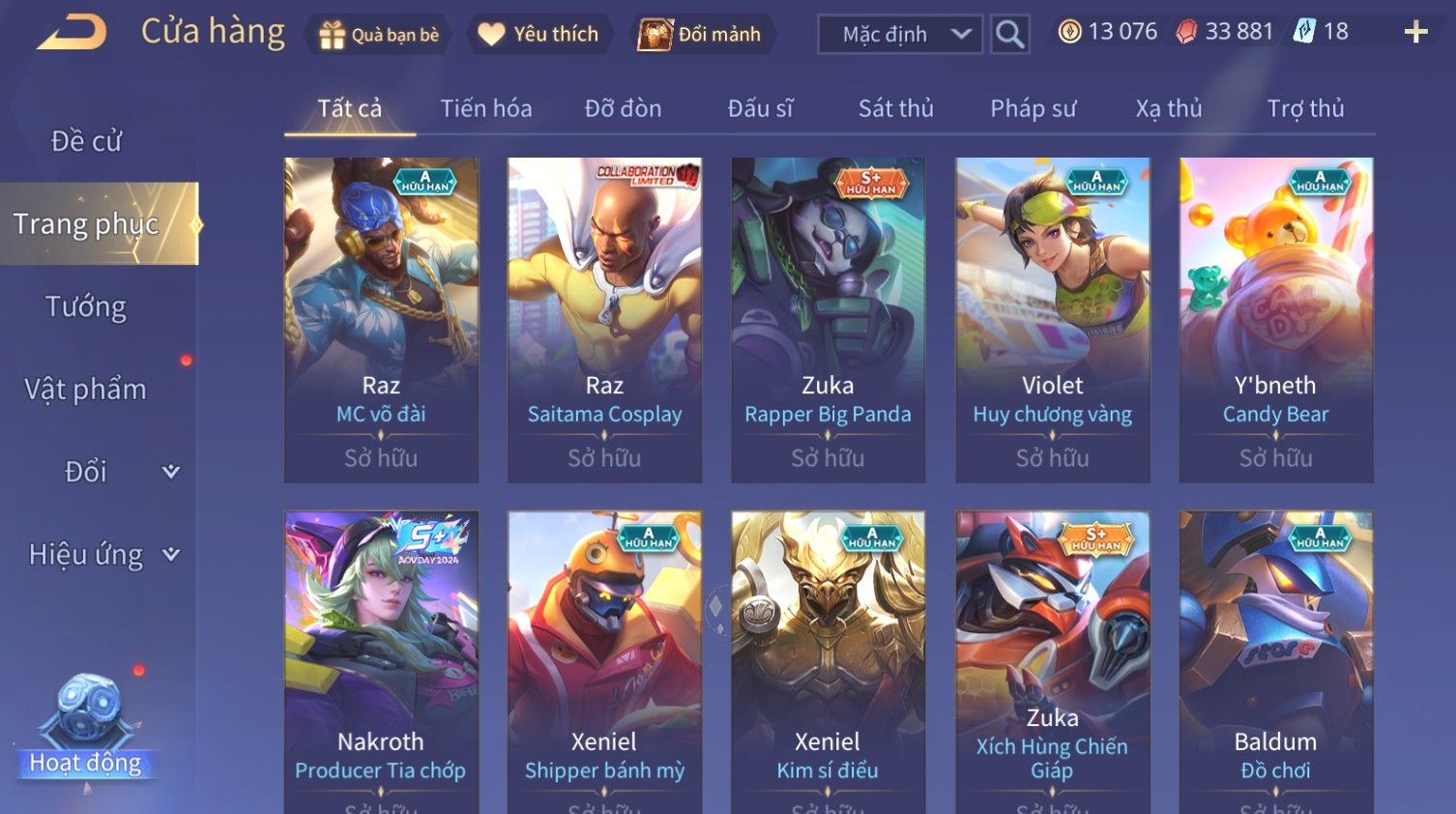
Task: Show Pháp sư skins
Action: pos(1033,108)
